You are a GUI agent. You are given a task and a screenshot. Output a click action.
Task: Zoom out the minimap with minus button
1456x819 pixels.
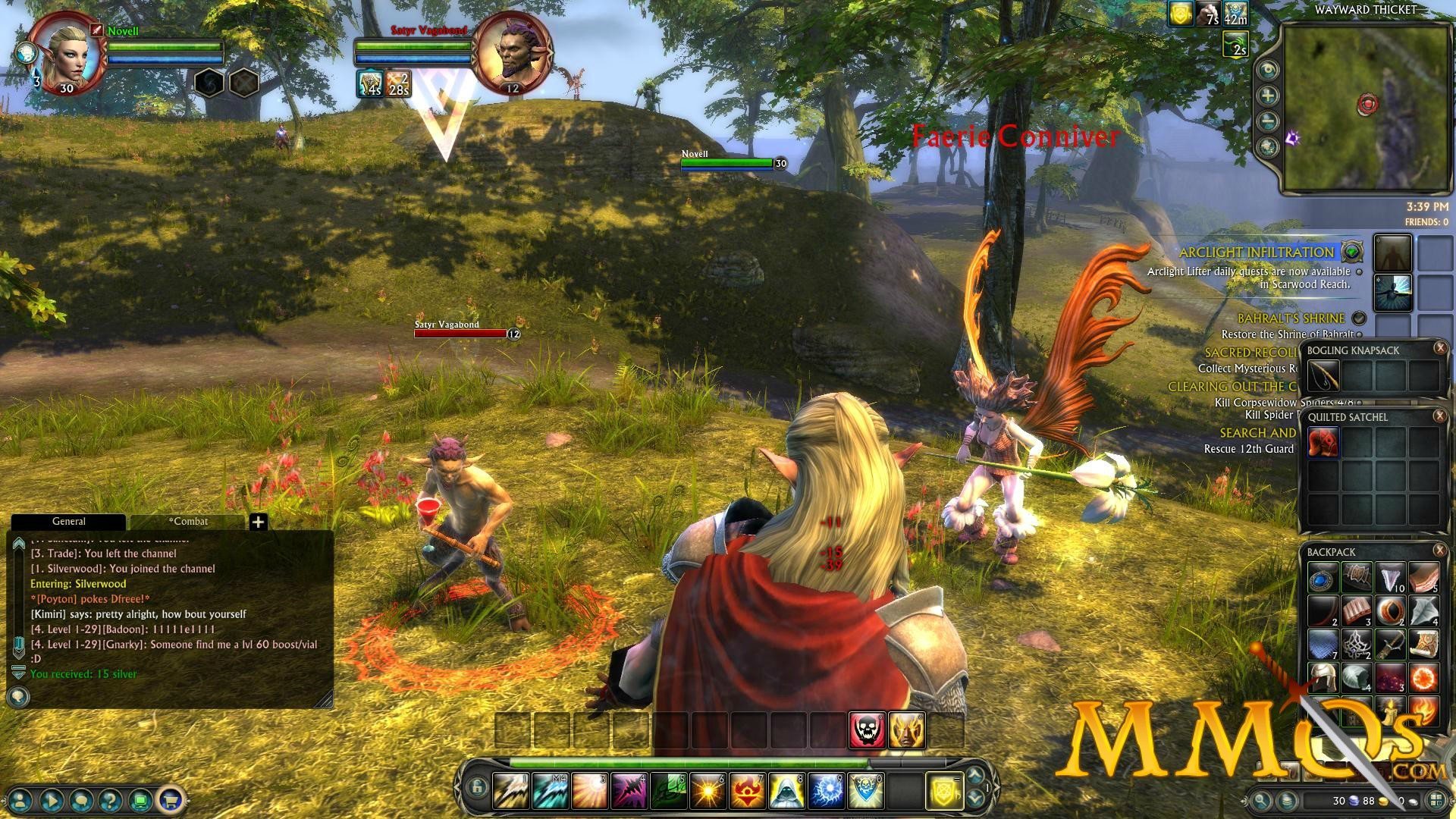tap(1268, 121)
